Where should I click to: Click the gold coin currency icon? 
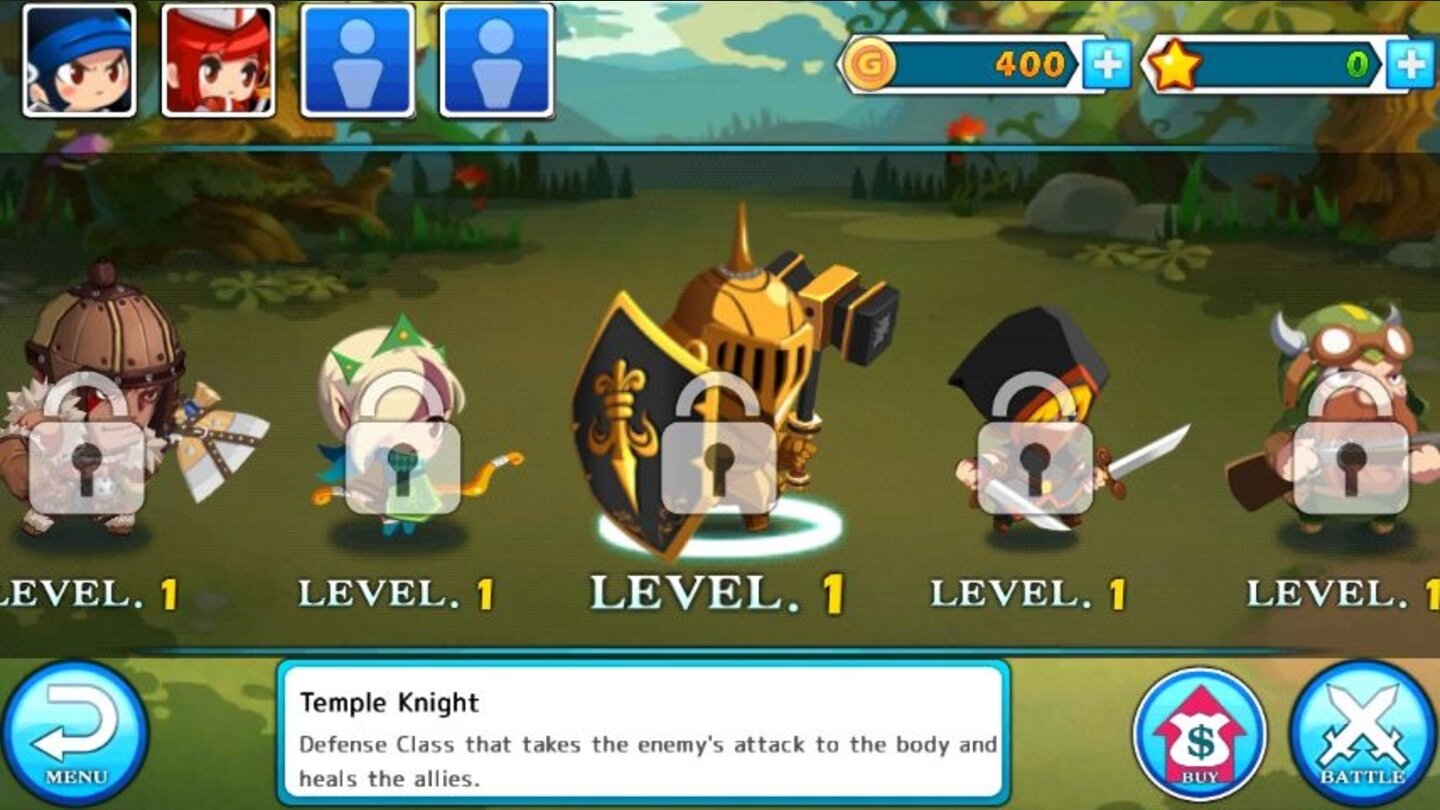[x=869, y=62]
